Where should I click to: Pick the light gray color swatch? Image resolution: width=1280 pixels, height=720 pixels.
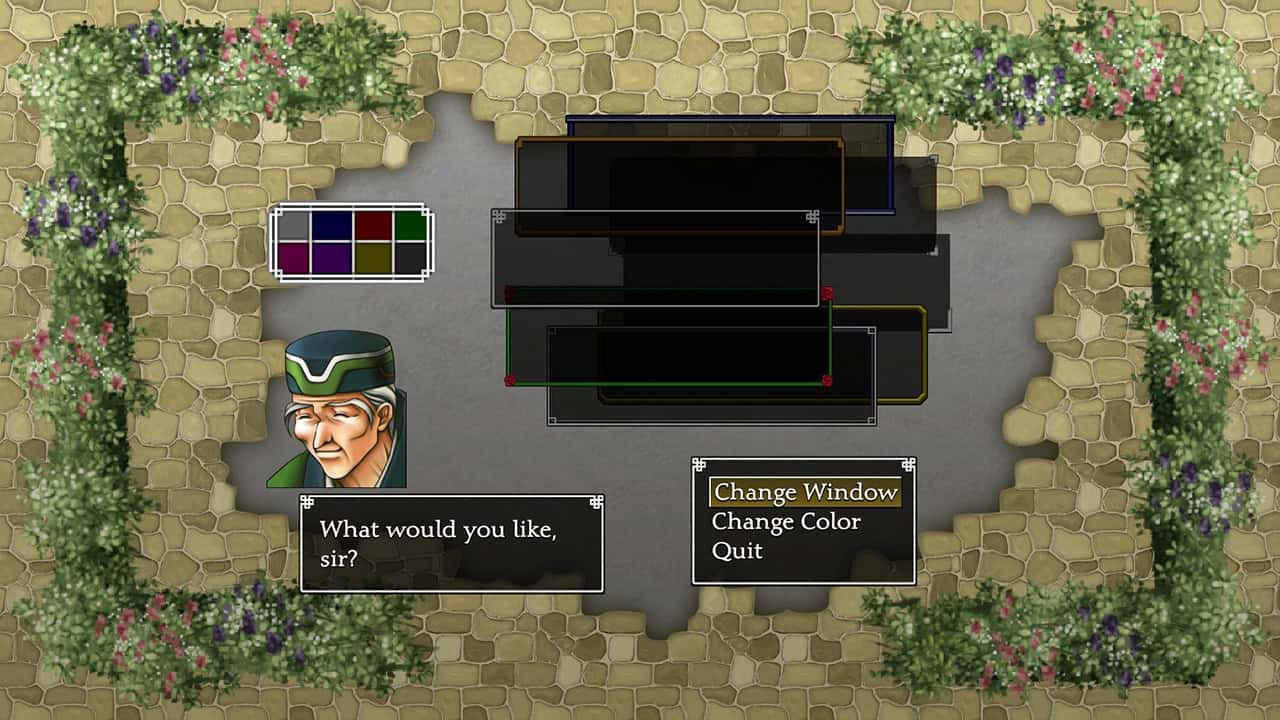(x=292, y=226)
